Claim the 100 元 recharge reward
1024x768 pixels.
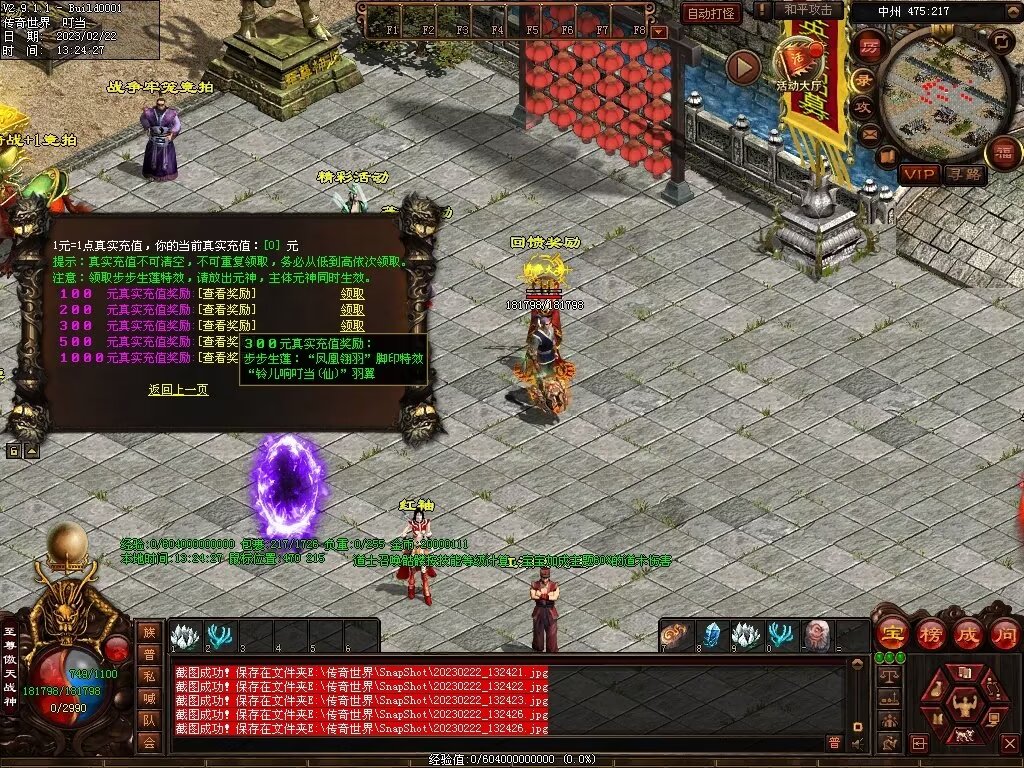click(352, 294)
